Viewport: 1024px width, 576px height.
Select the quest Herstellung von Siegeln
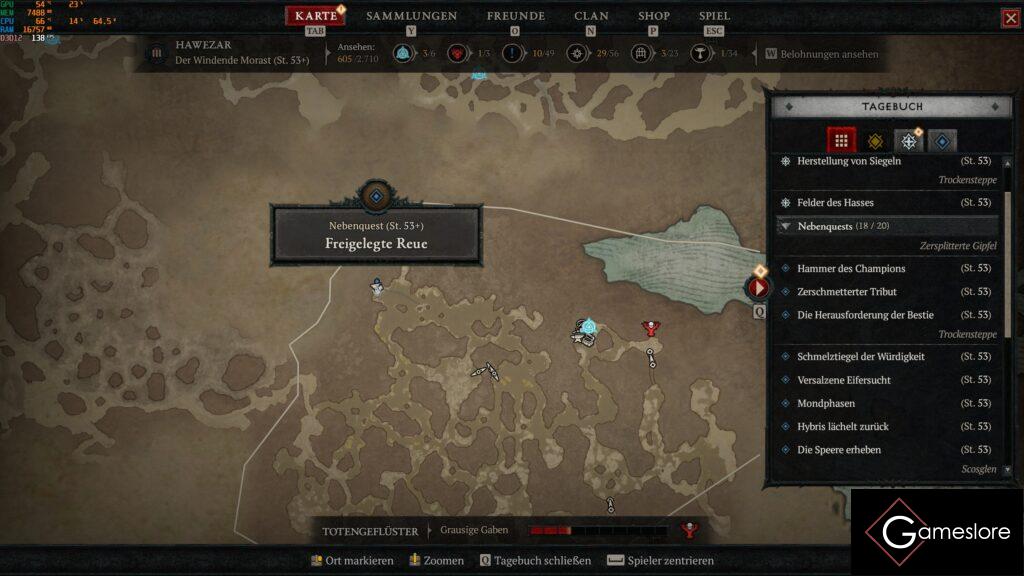(x=849, y=161)
